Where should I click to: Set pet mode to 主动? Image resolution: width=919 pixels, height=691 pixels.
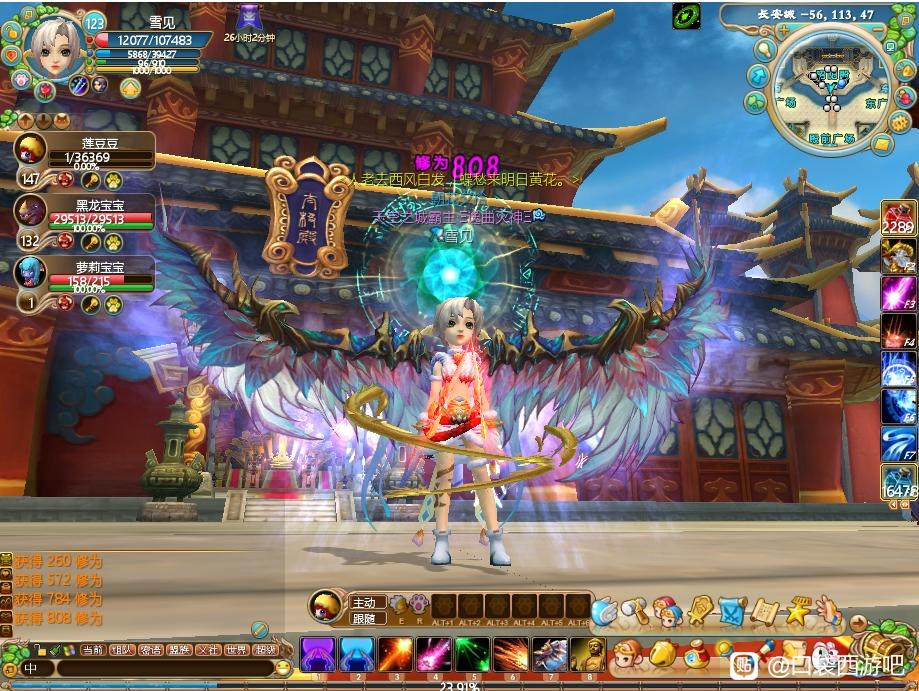(x=365, y=602)
